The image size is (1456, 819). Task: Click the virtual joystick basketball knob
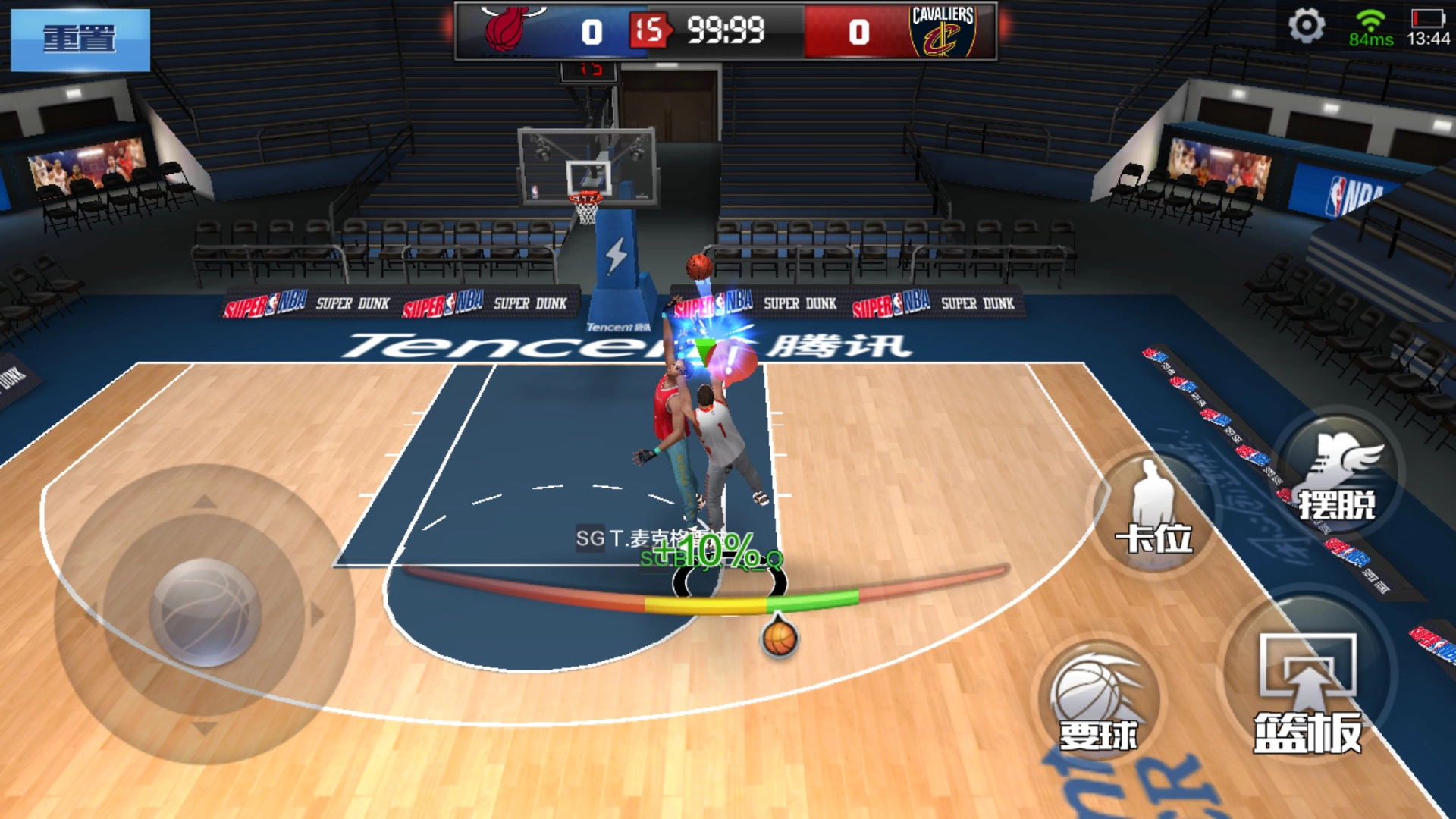(205, 611)
